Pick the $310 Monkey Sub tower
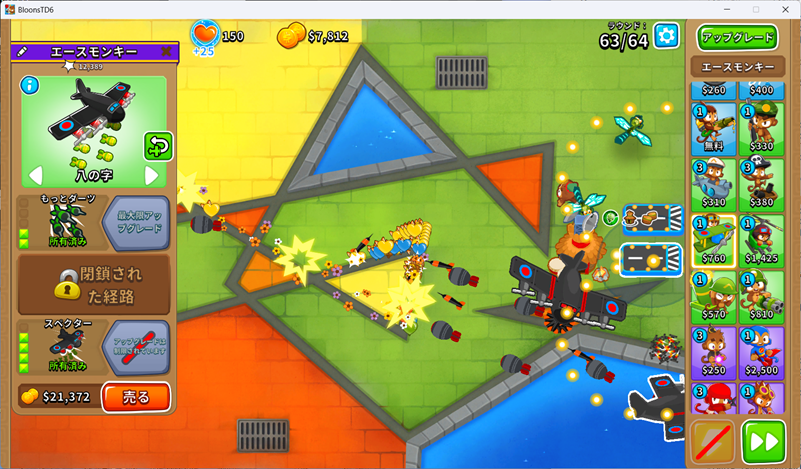Screen dimensions: 801x469 tap(714, 185)
